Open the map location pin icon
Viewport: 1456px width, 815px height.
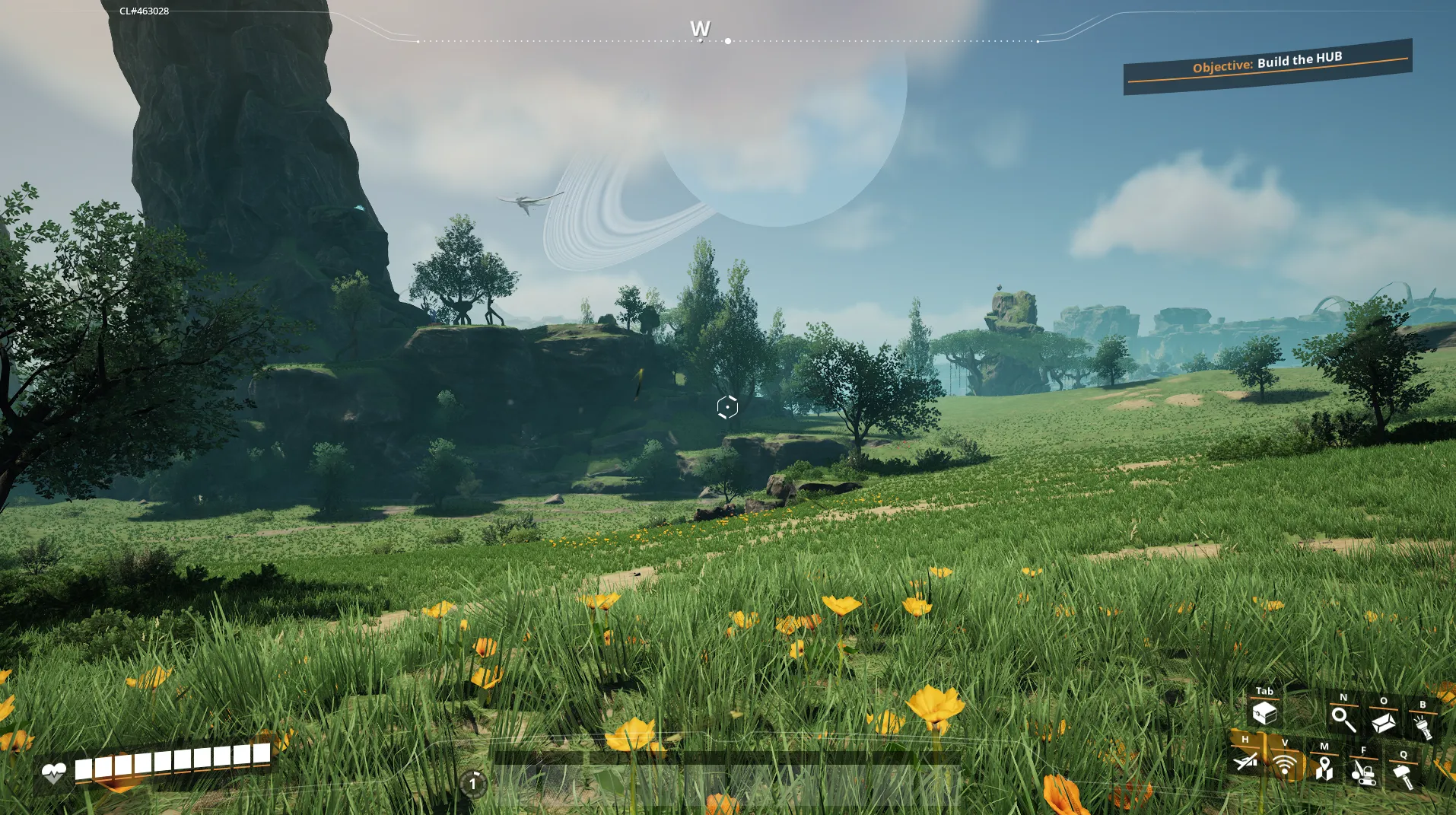click(x=1324, y=771)
